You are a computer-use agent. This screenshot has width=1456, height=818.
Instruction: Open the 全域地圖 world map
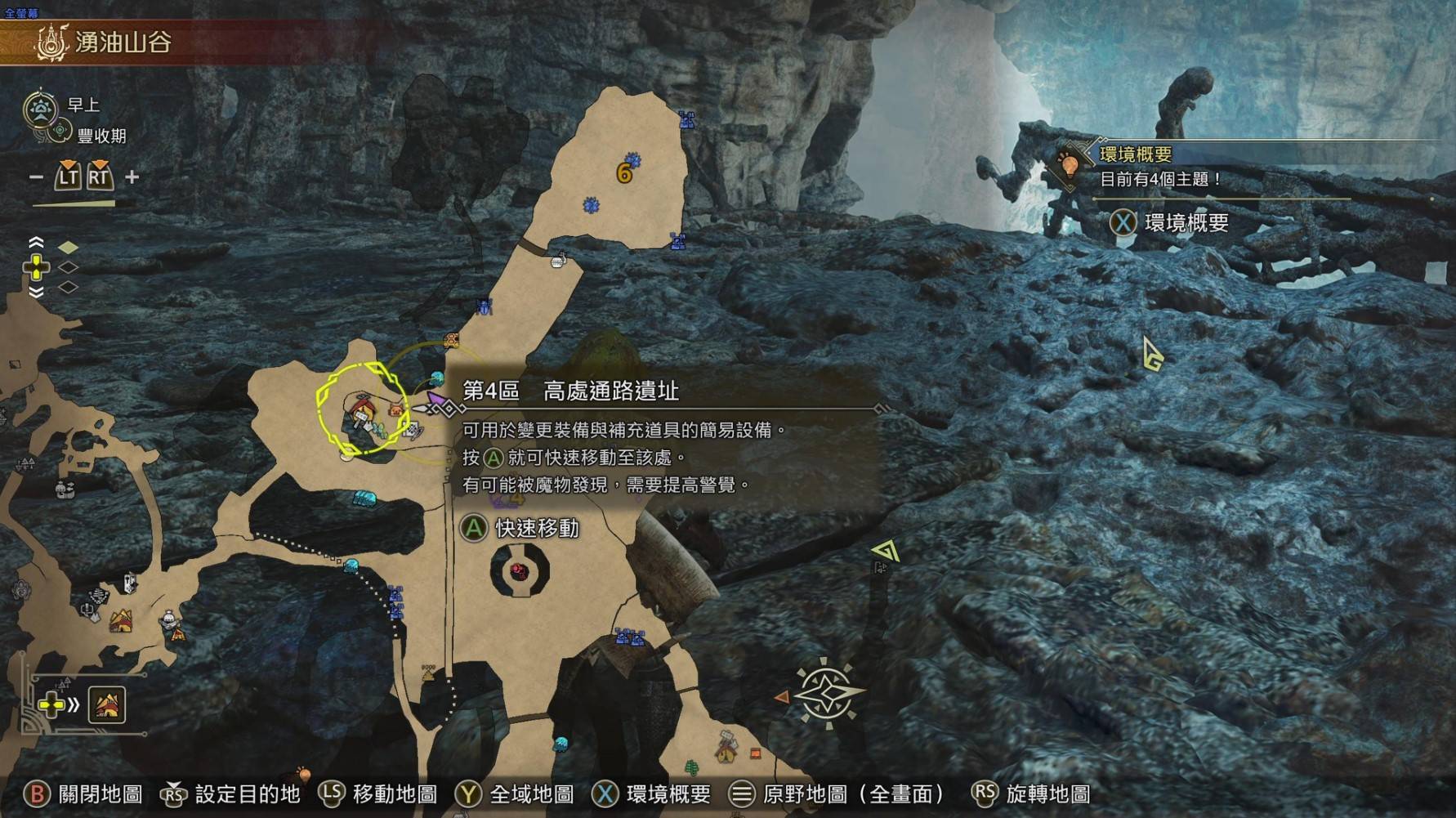515,793
